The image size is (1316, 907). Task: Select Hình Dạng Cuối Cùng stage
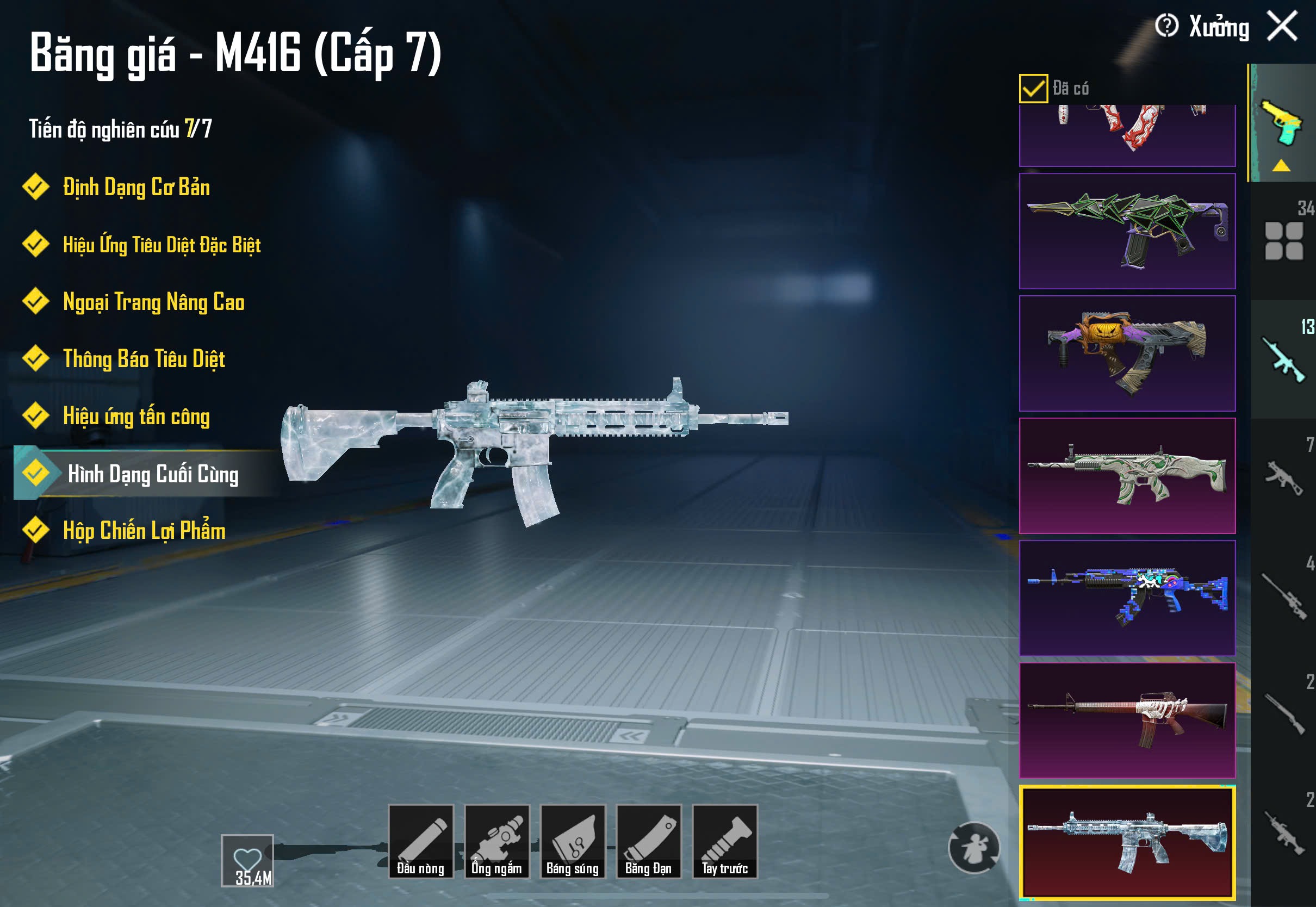point(152,474)
